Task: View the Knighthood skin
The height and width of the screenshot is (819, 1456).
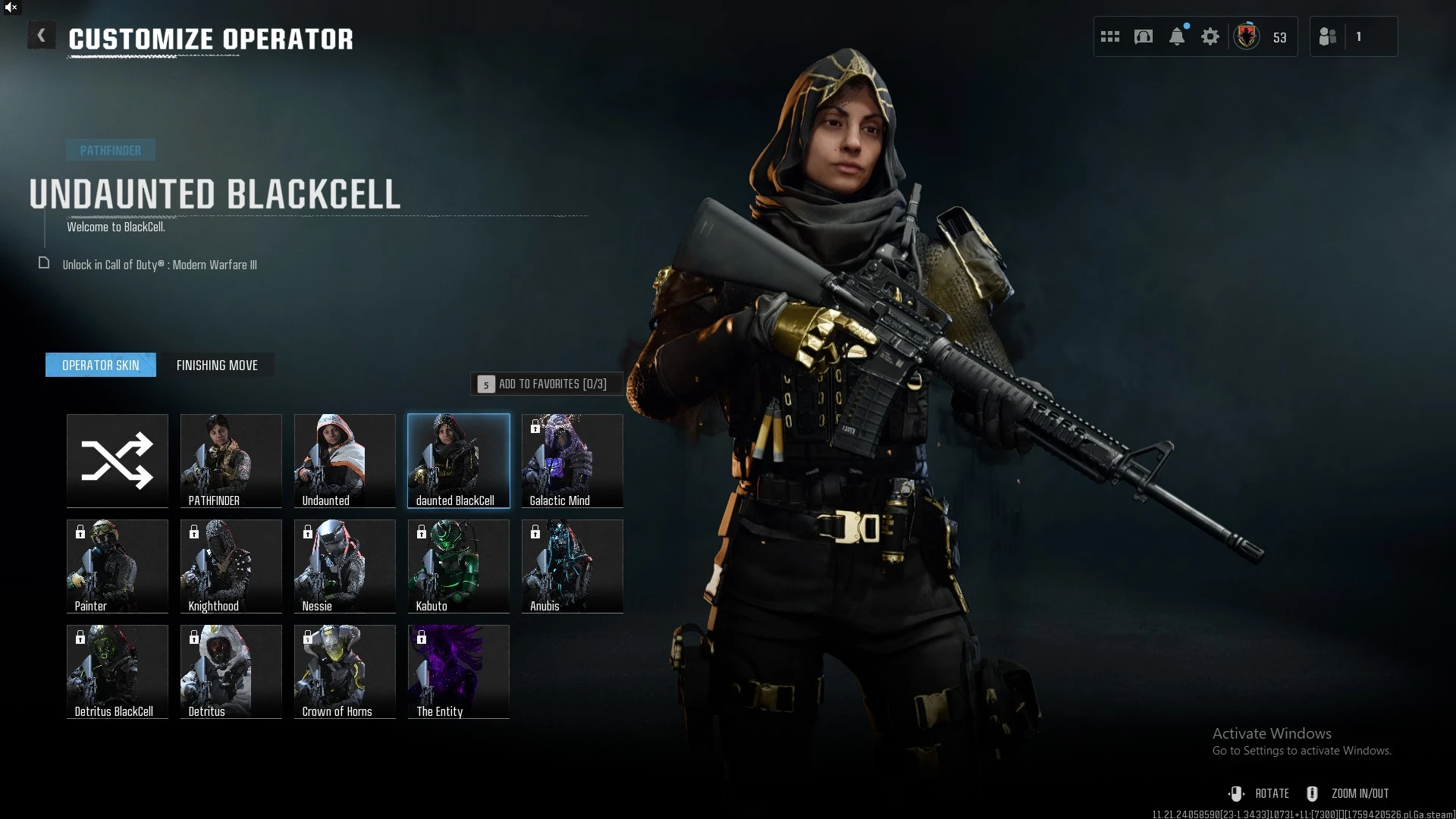Action: point(231,566)
